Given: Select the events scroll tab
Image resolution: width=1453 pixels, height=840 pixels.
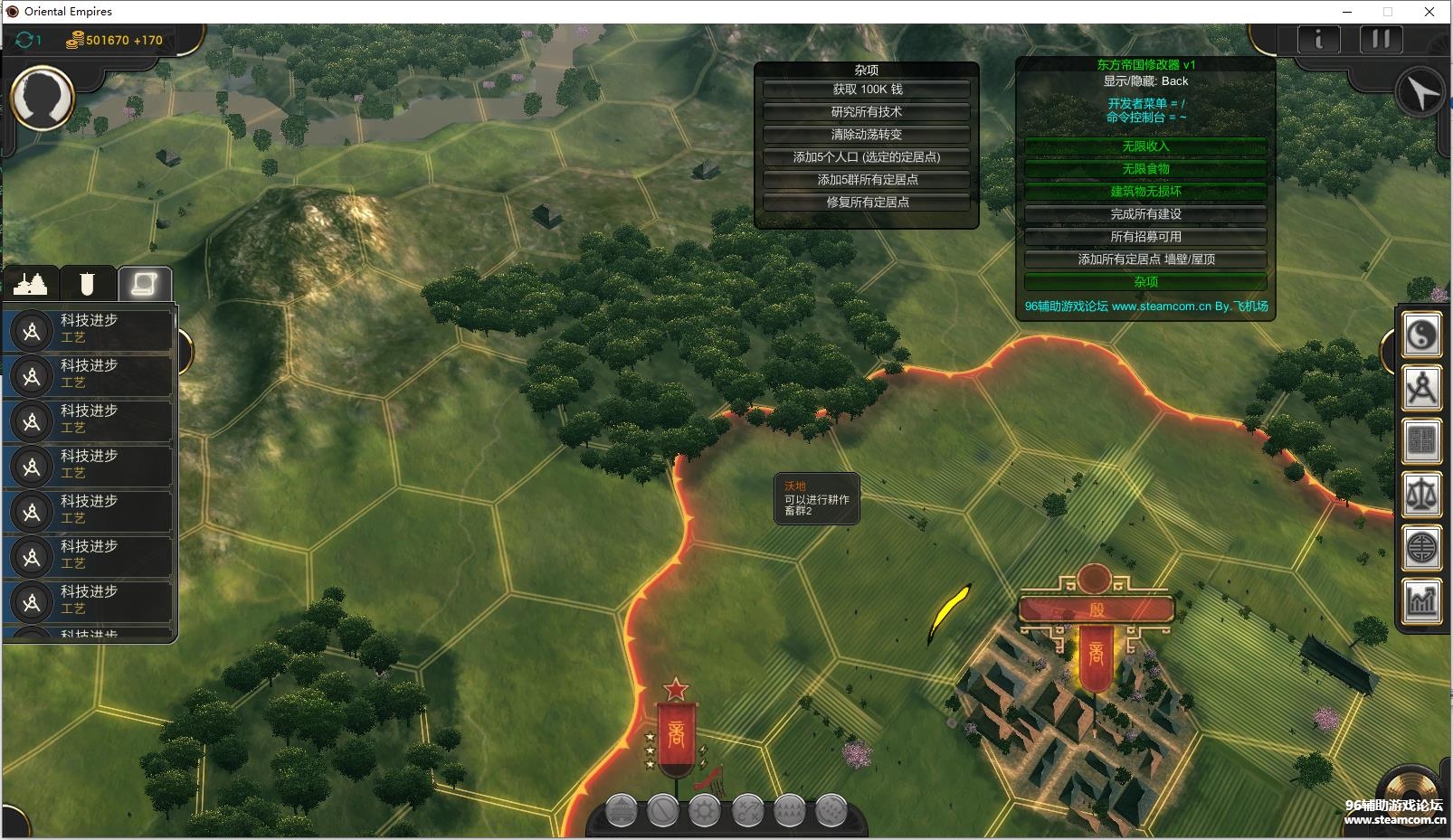Looking at the screenshot, I should (x=145, y=284).
